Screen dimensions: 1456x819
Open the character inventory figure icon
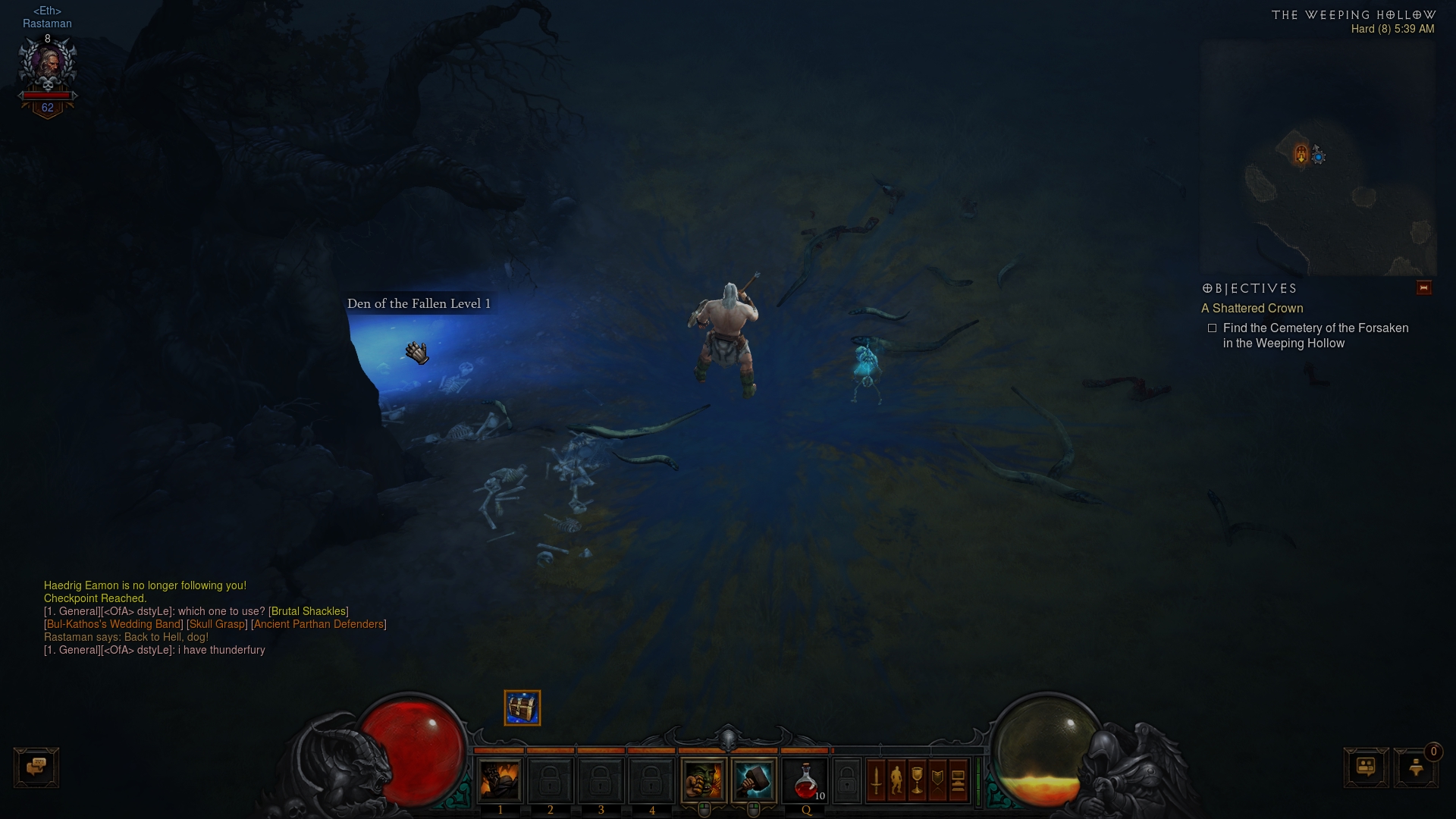[x=896, y=780]
